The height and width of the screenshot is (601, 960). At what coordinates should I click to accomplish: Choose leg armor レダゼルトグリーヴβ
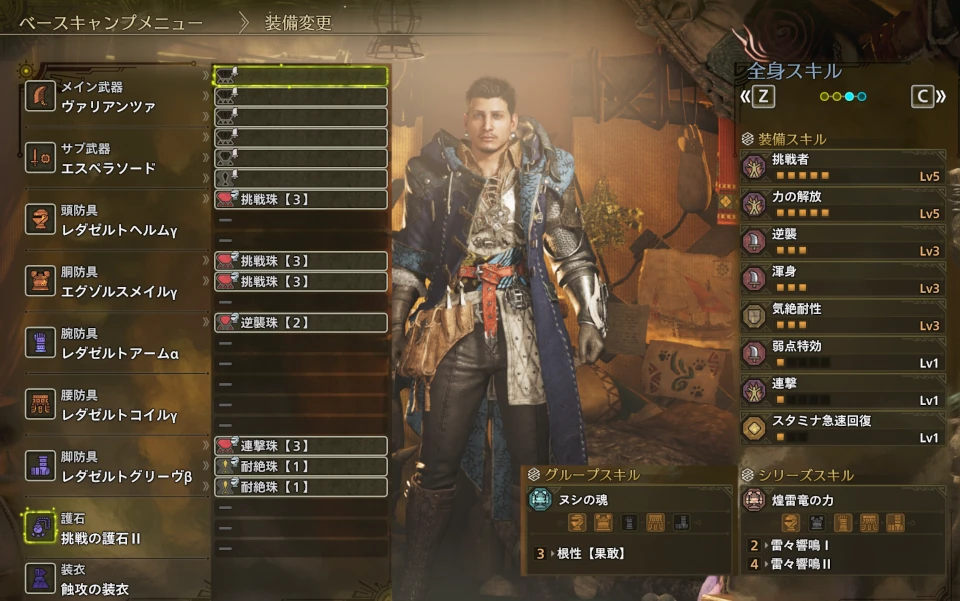pos(108,466)
